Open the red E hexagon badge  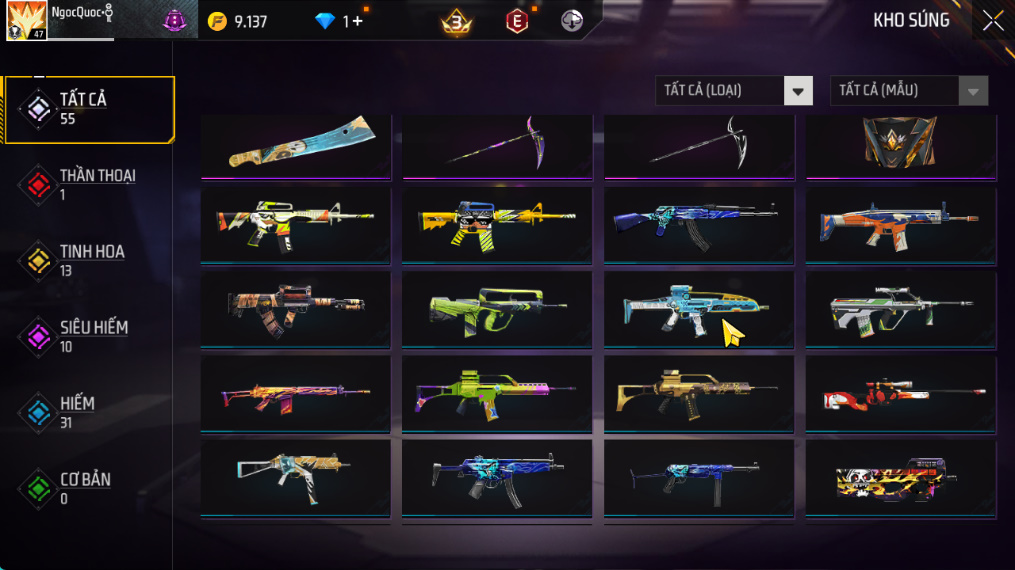coord(516,21)
